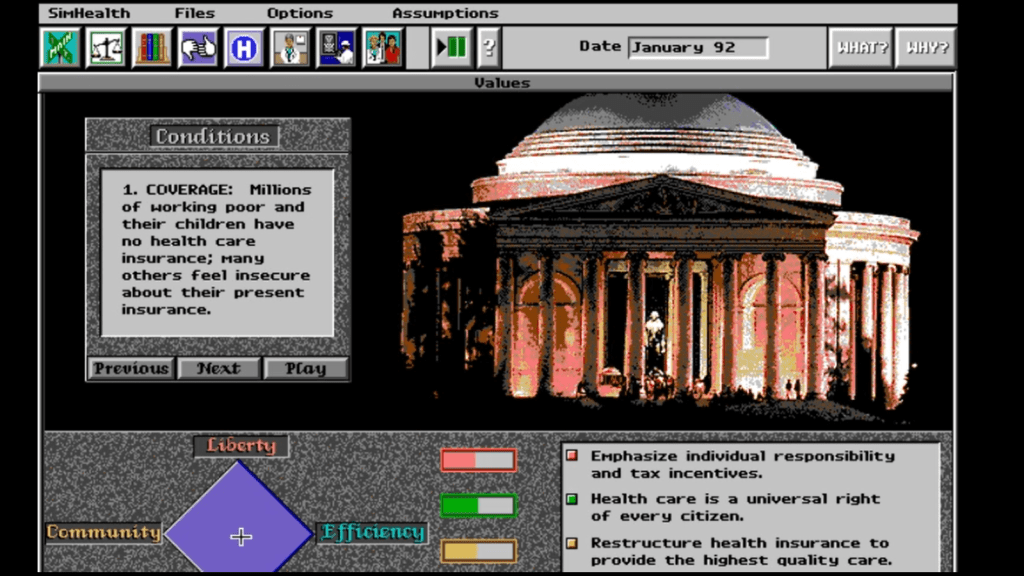Click the Main street-sign toolbar icon
The height and width of the screenshot is (576, 1024).
click(x=60, y=48)
